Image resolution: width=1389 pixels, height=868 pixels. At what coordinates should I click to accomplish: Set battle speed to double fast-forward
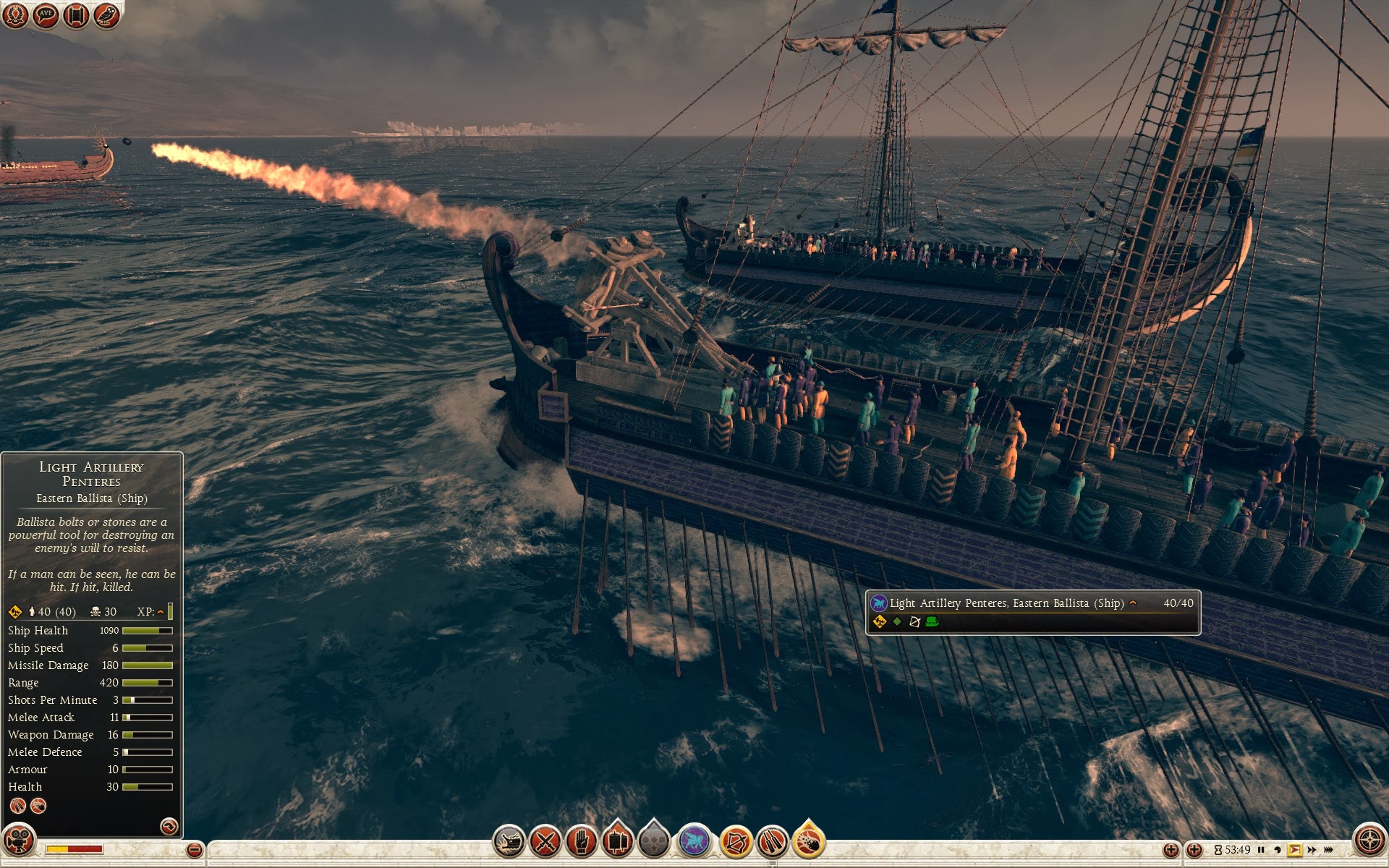tap(1312, 850)
